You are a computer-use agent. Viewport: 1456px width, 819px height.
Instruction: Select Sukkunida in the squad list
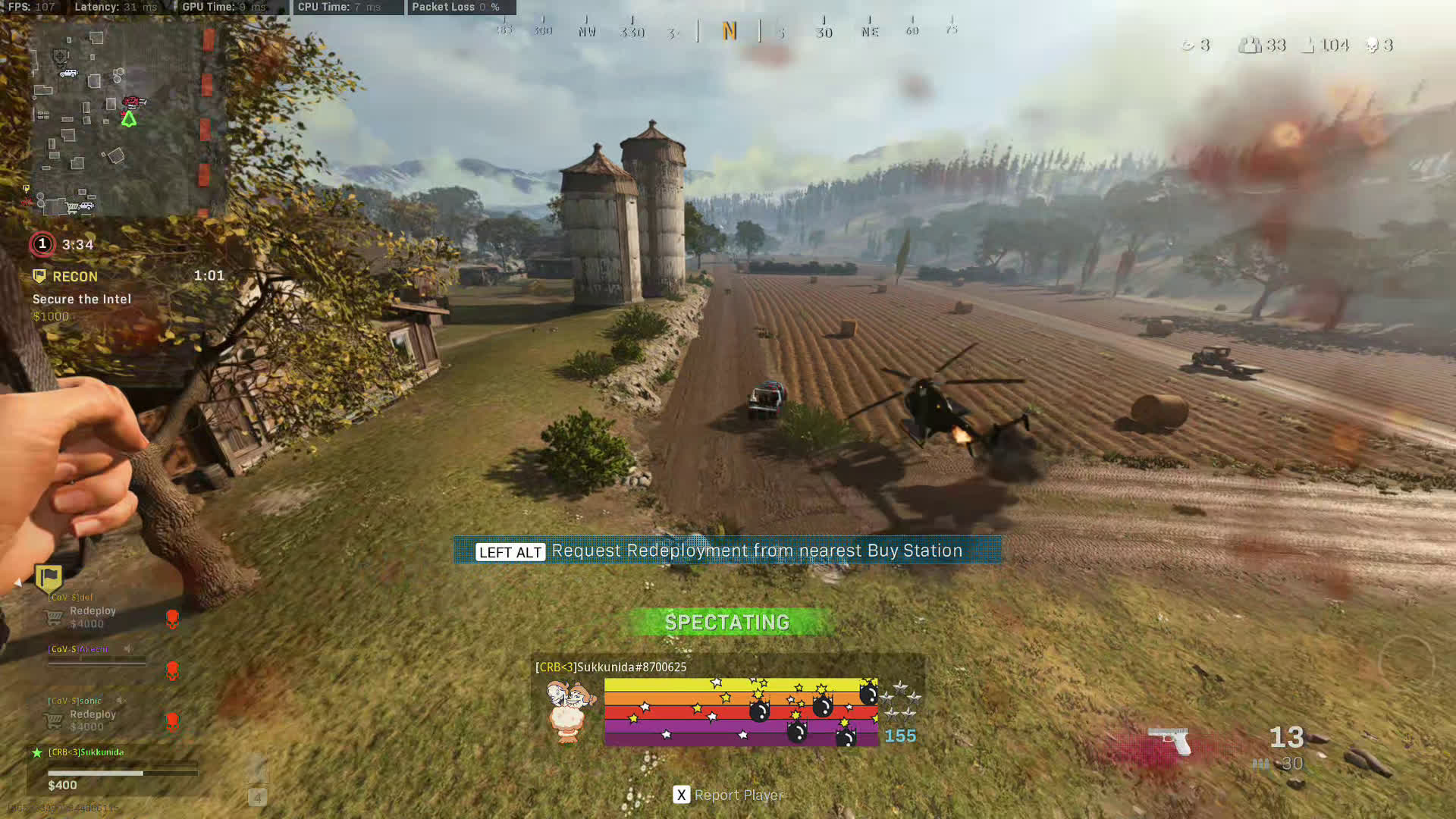click(x=86, y=752)
